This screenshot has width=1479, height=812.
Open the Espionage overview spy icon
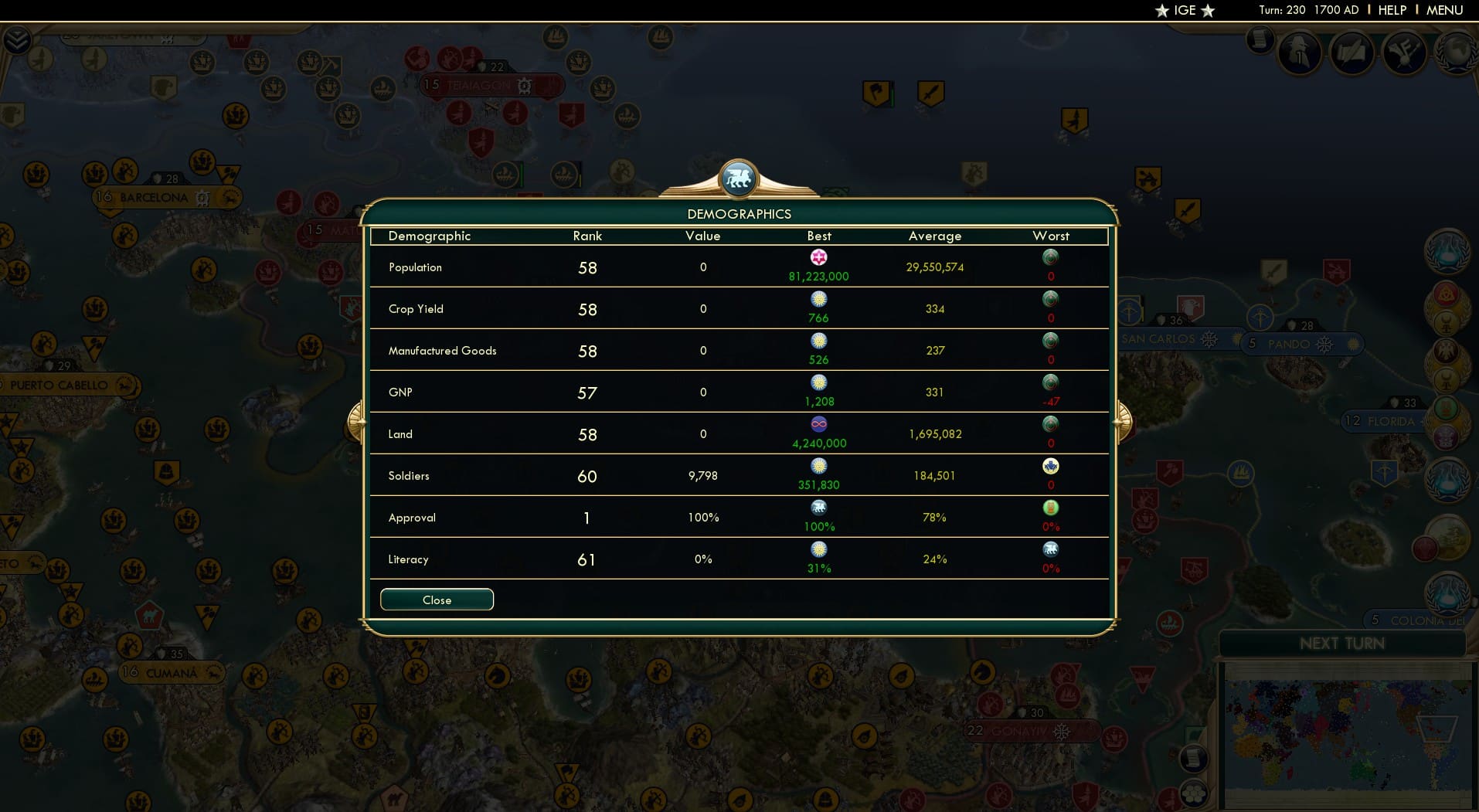1298,53
